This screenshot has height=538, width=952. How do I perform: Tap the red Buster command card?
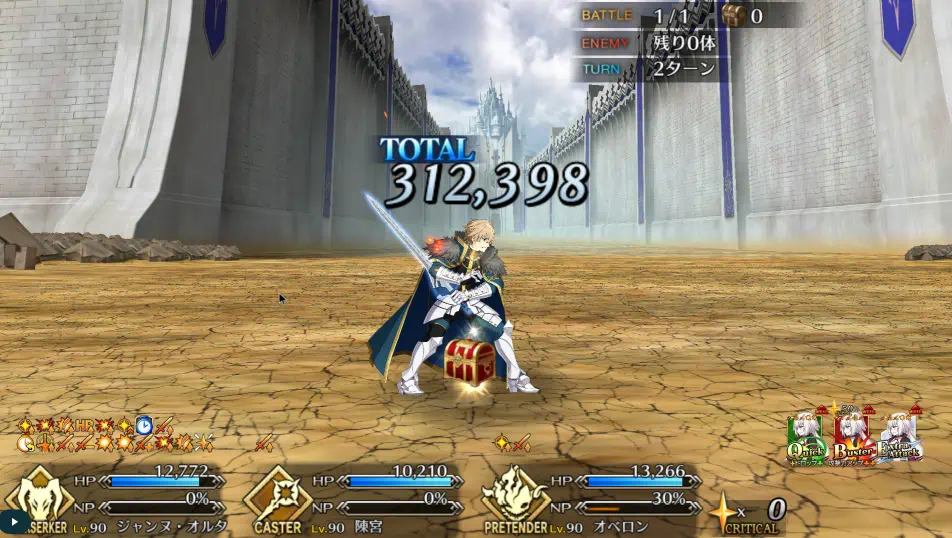pyautogui.click(x=853, y=438)
